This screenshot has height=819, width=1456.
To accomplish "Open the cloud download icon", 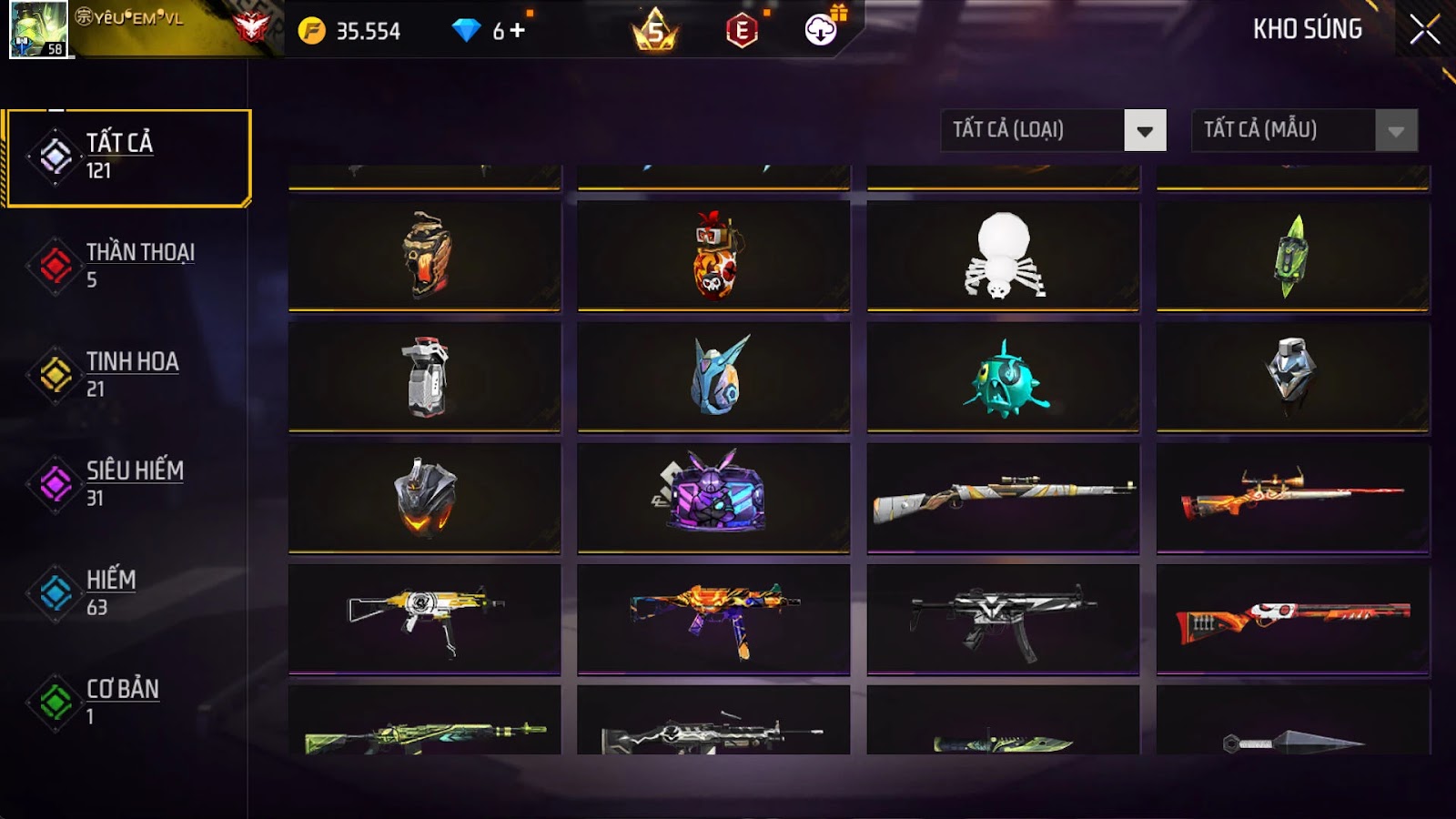I will click(x=821, y=30).
